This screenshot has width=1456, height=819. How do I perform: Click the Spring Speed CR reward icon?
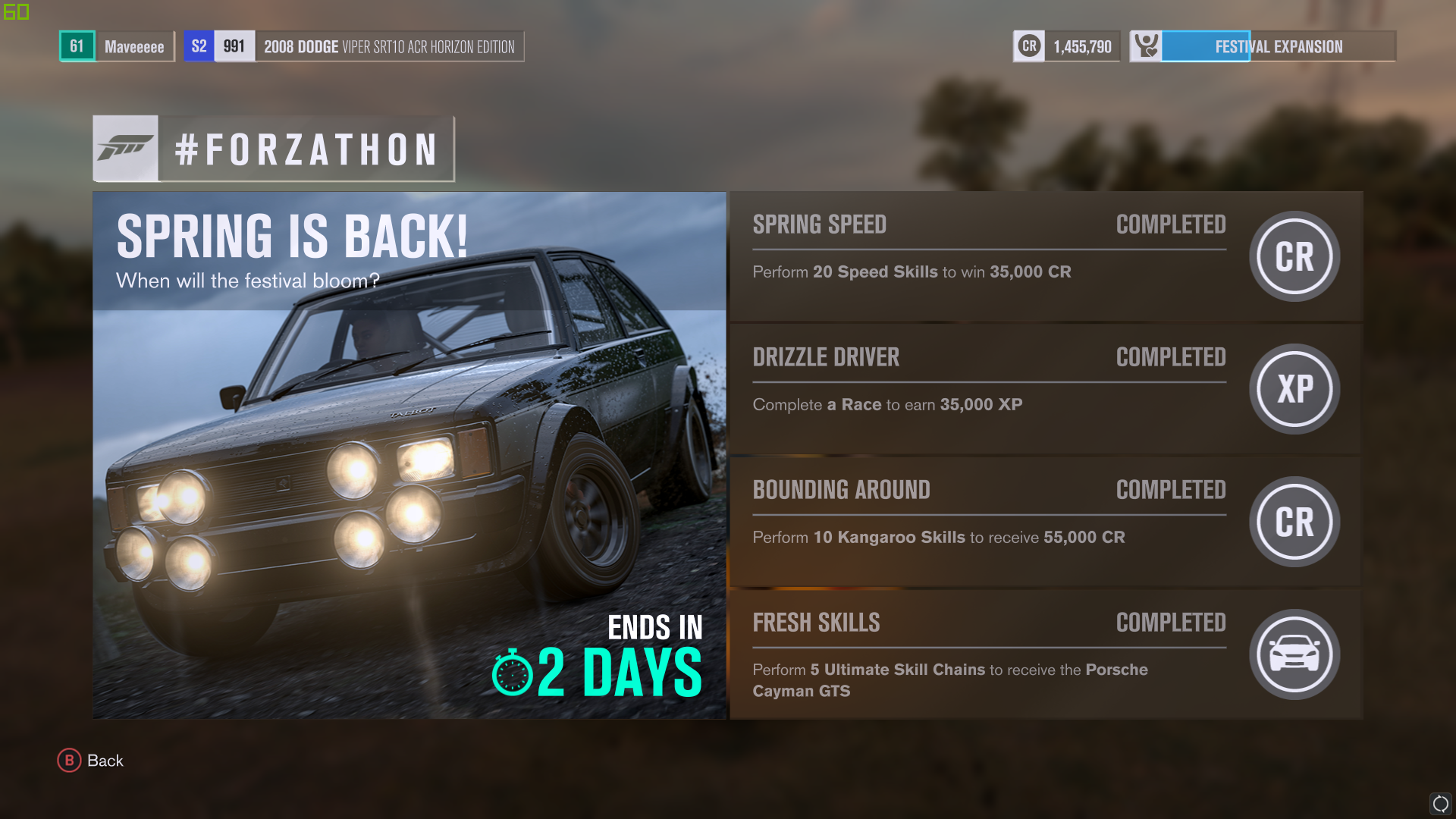click(x=1294, y=256)
